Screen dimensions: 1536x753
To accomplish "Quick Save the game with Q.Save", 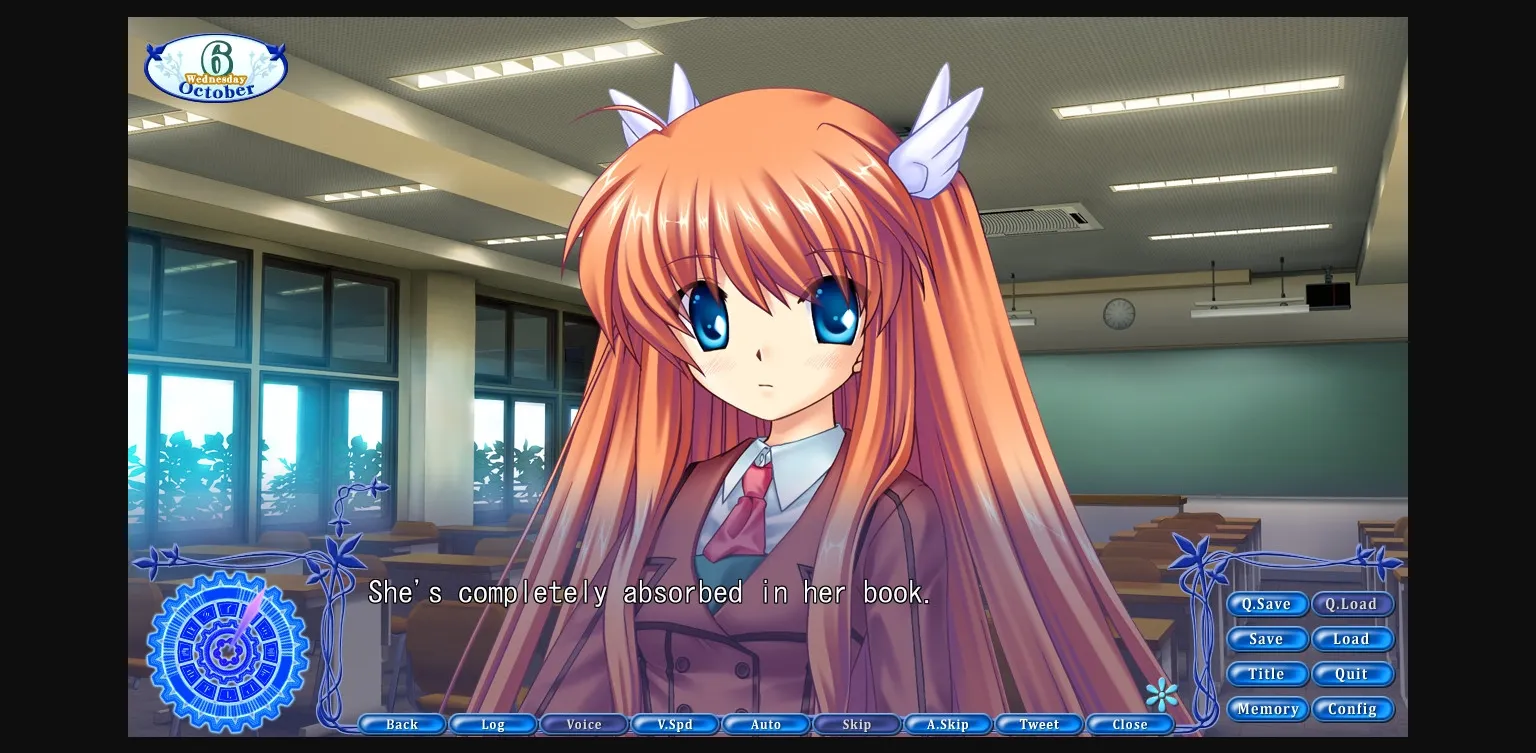I will (x=1266, y=604).
